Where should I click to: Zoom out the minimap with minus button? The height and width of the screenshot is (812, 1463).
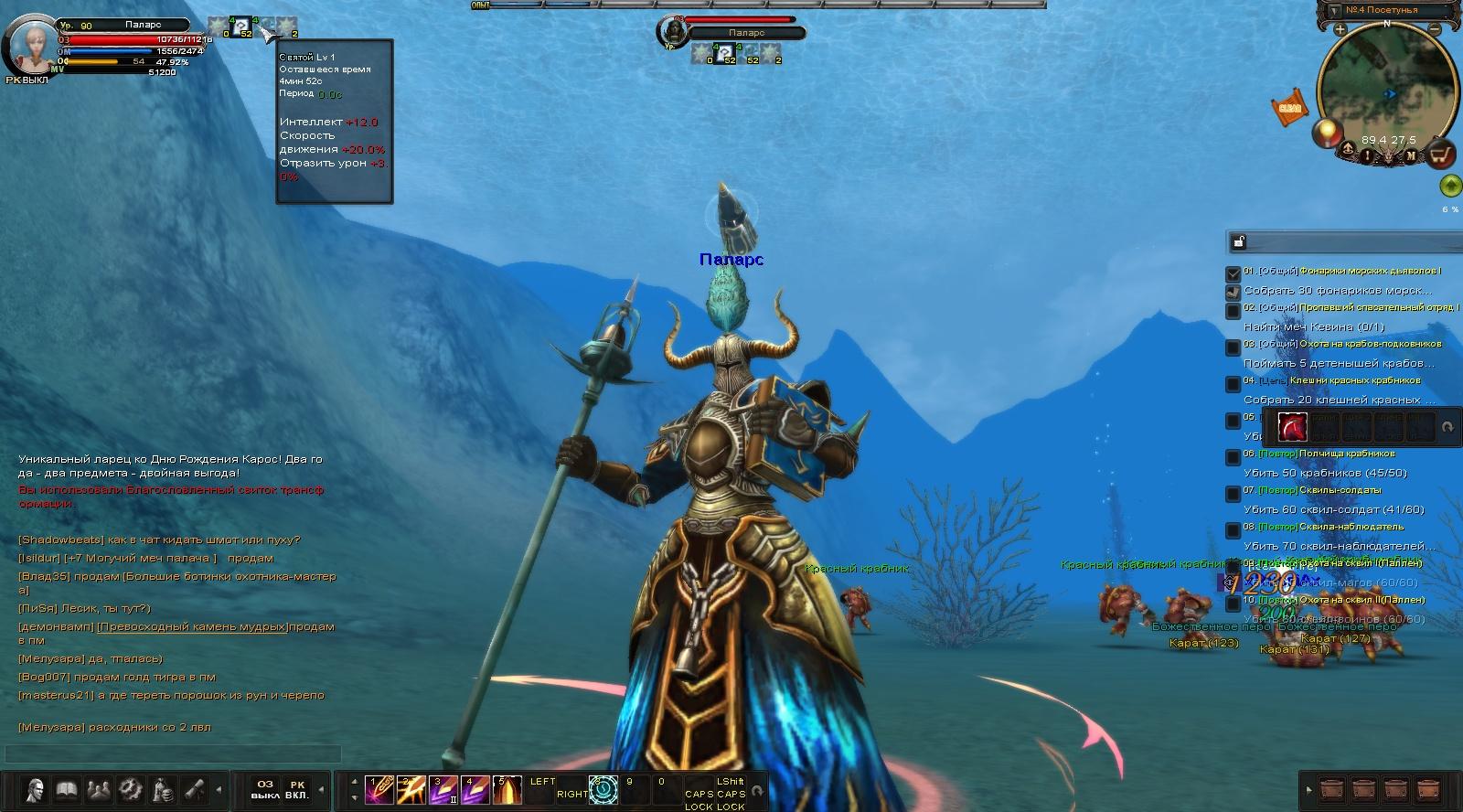click(x=1435, y=29)
